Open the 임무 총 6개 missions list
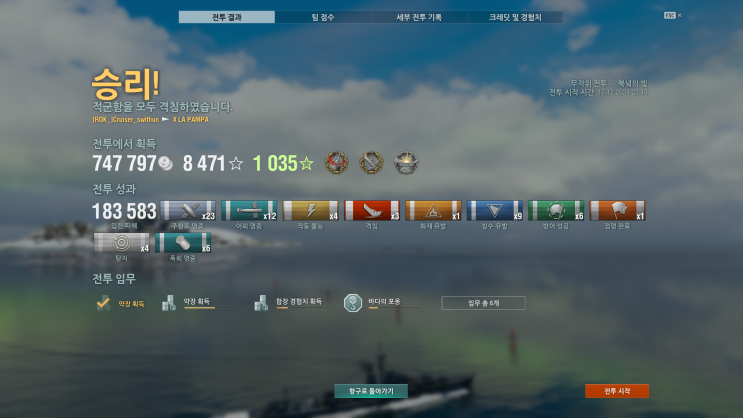 tap(483, 303)
